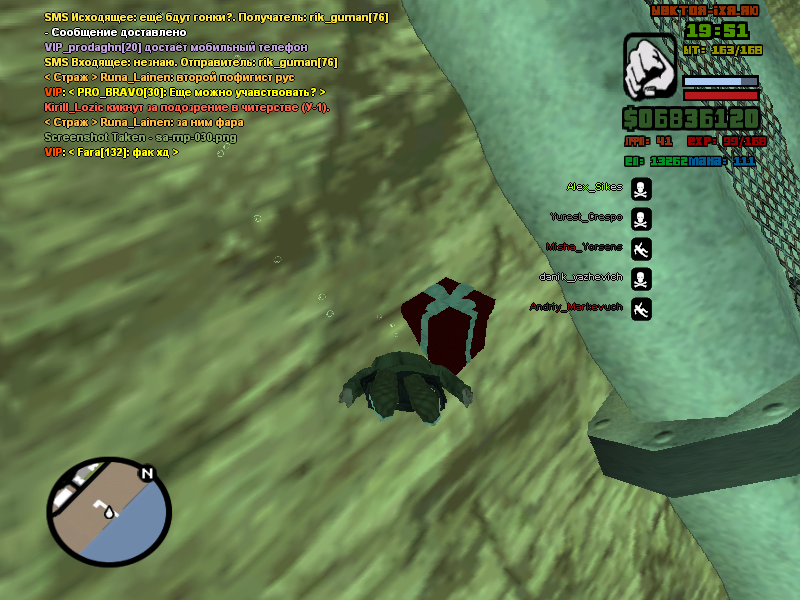Click Alex_Sikes in the kill feed

(594, 187)
